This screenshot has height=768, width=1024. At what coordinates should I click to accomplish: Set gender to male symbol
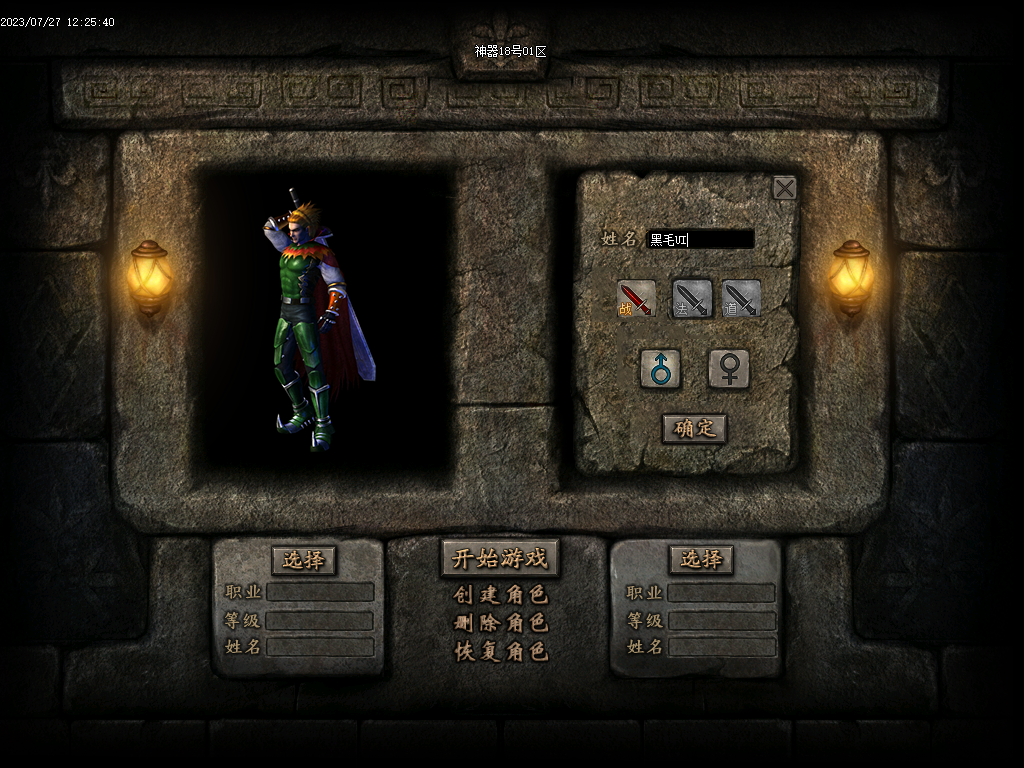[x=661, y=369]
